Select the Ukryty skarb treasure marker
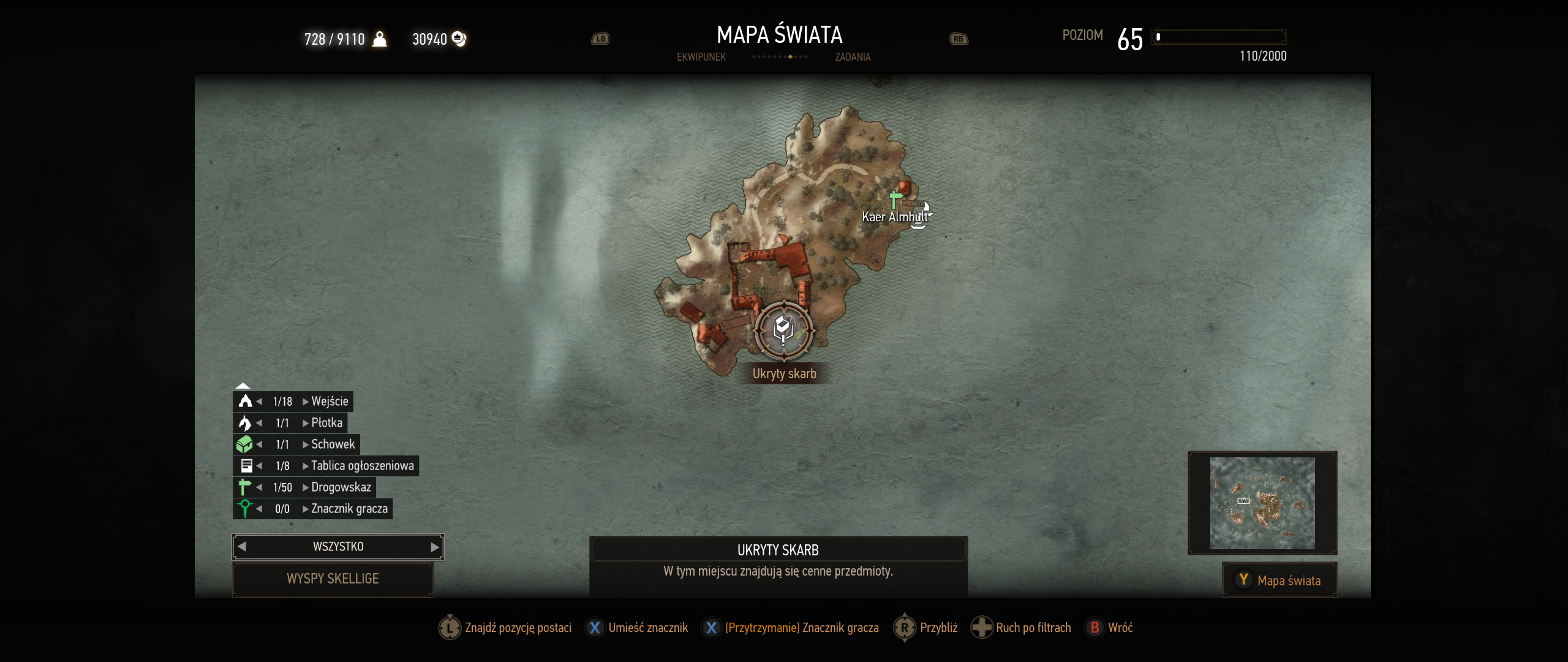Screen dimensions: 1568x662 pyautogui.click(x=783, y=330)
